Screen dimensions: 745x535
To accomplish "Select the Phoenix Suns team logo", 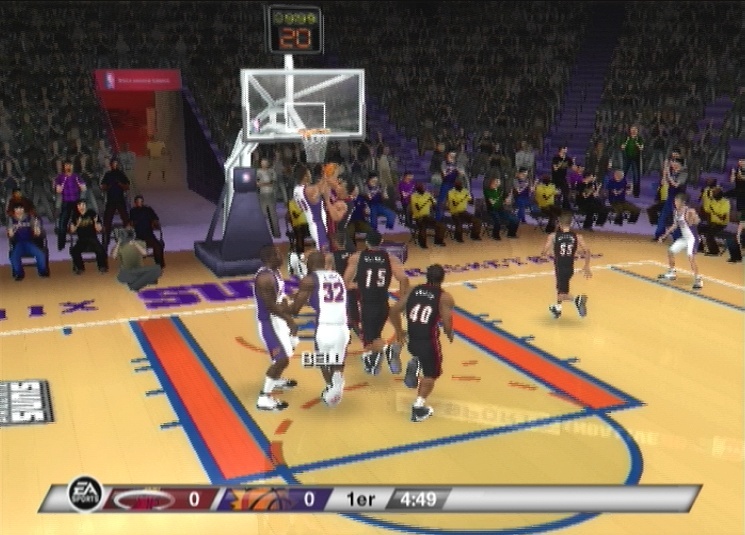I will pos(252,498).
